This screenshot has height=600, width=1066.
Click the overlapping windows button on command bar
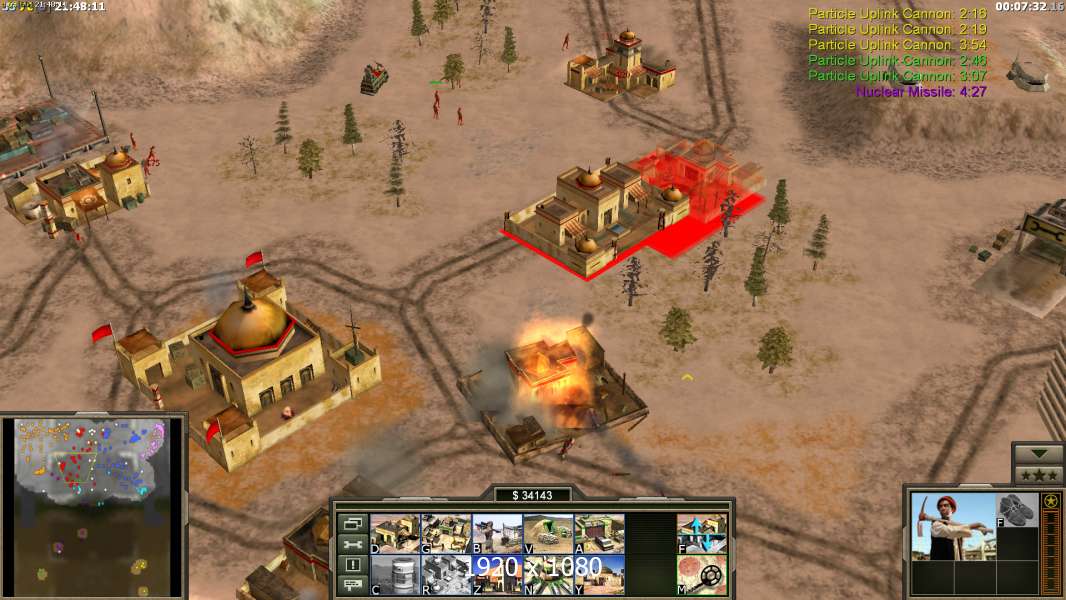click(351, 523)
